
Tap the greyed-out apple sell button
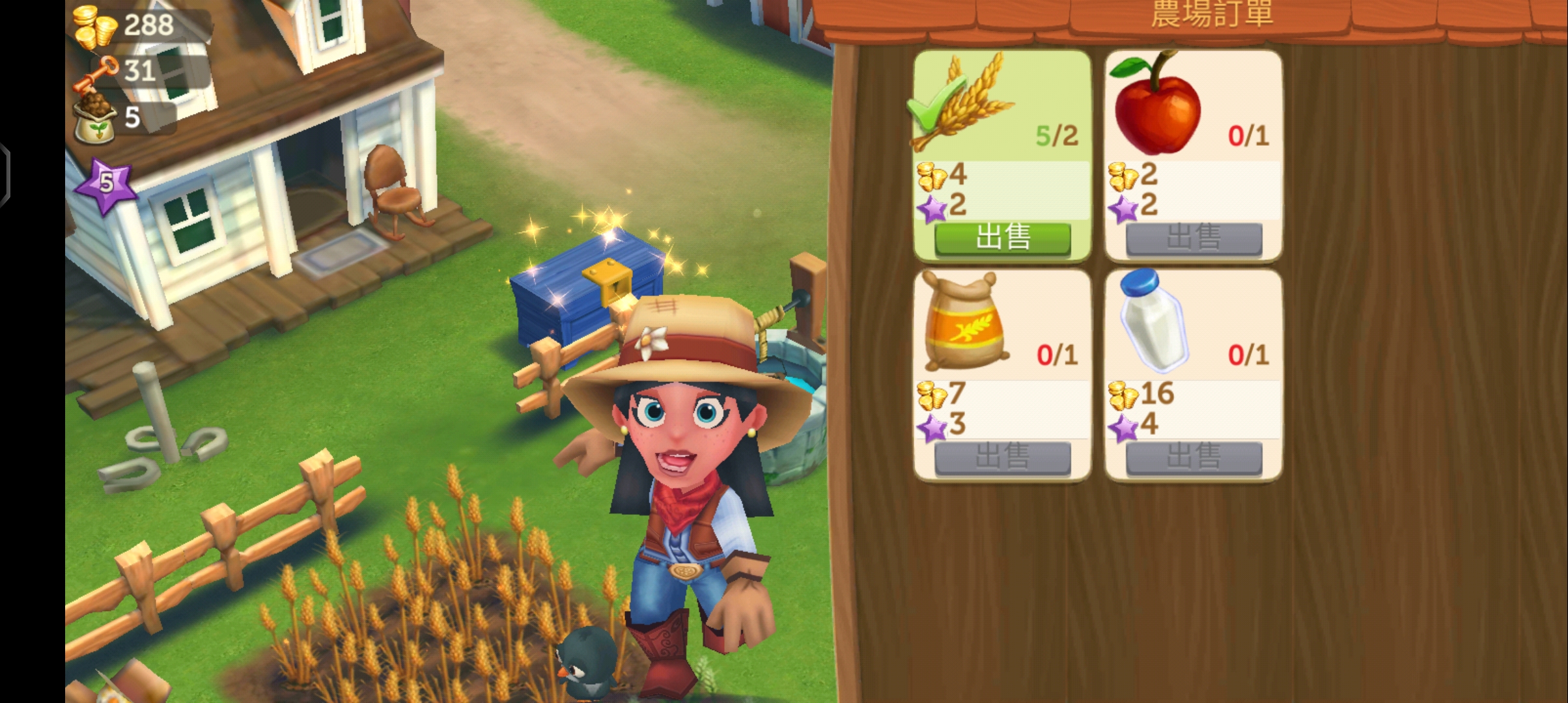click(x=1194, y=238)
